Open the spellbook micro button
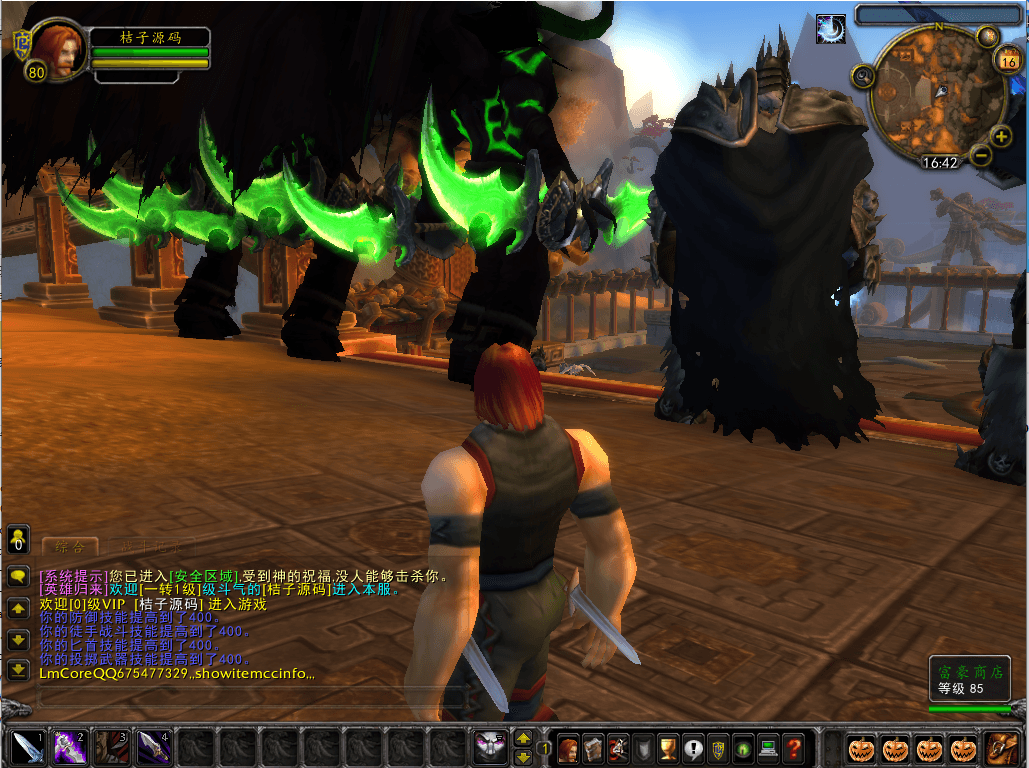 [x=594, y=748]
